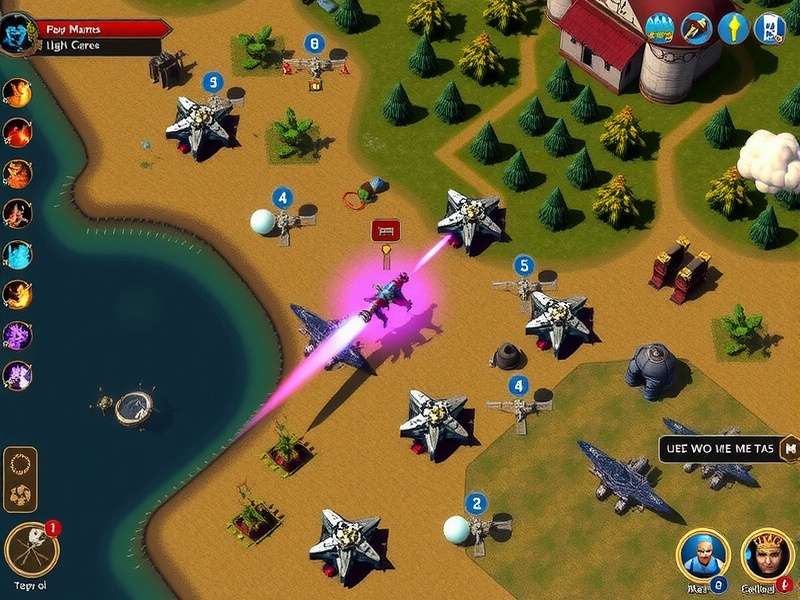Click the blue hero portrait in the top-left corner

[20, 34]
